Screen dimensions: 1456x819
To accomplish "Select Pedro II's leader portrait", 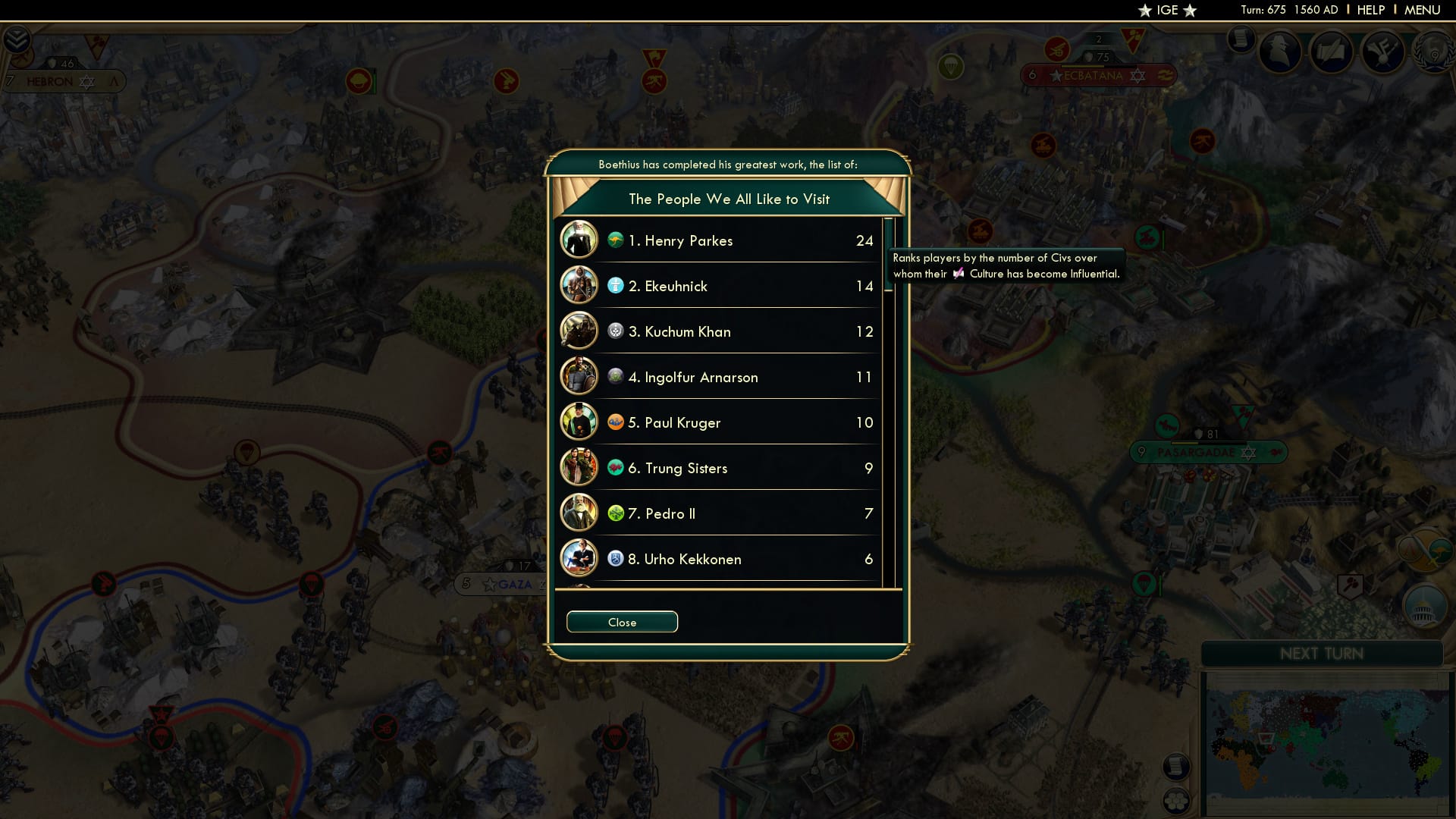I will coord(579,513).
